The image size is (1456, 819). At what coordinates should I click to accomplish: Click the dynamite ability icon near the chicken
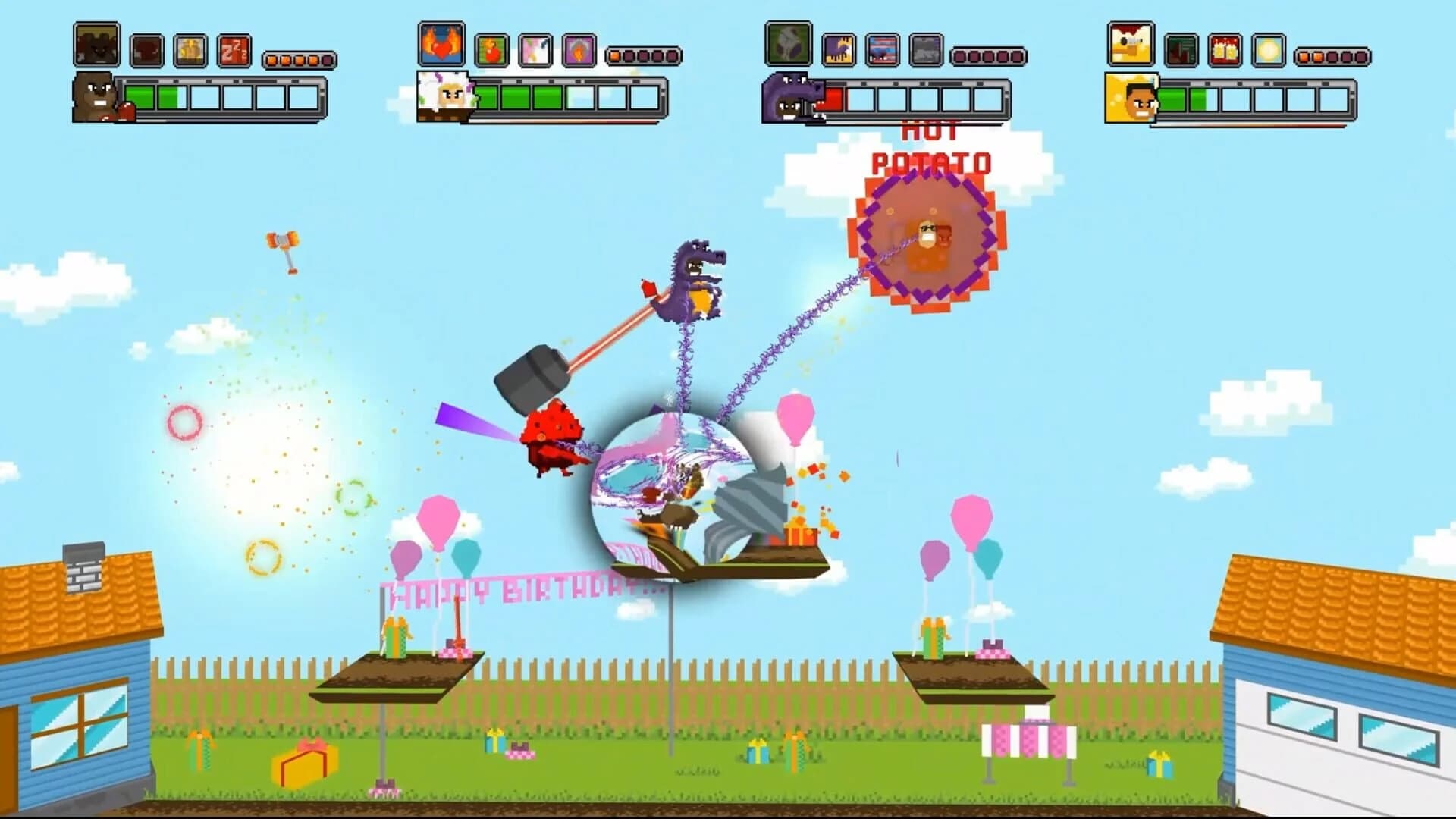1225,49
